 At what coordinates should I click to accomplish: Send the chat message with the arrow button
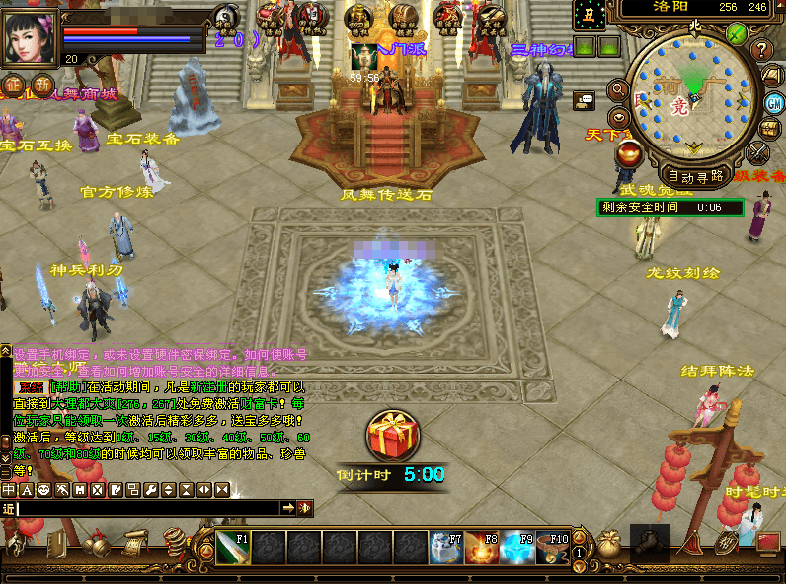288,508
